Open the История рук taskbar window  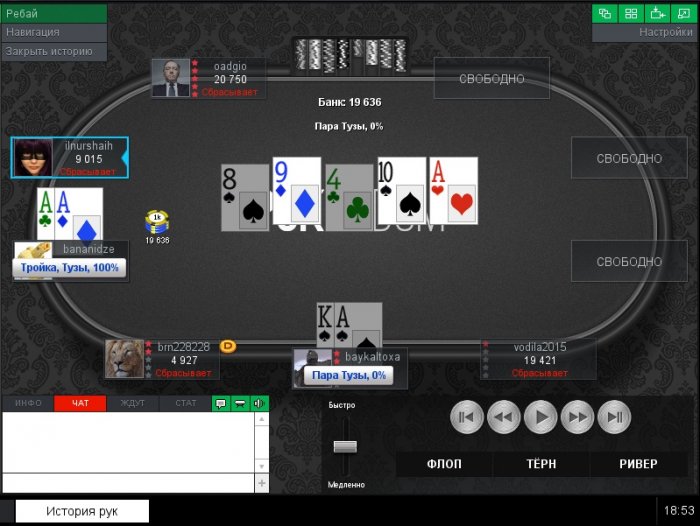click(81, 511)
